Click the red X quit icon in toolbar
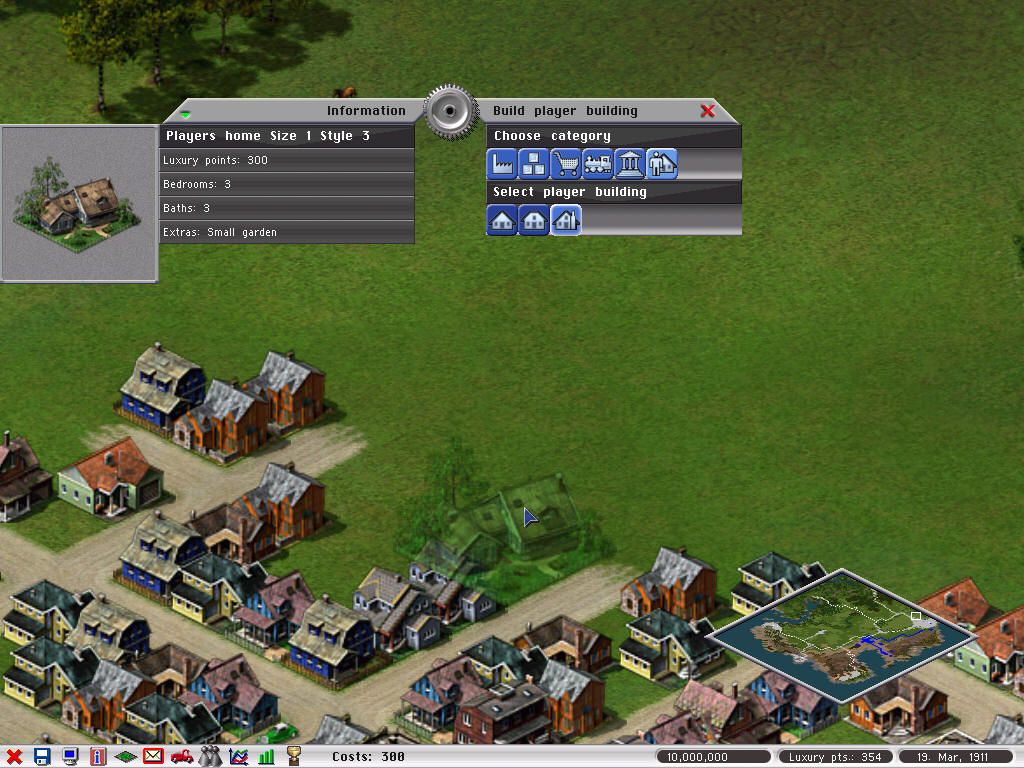The height and width of the screenshot is (768, 1024). click(x=14, y=757)
